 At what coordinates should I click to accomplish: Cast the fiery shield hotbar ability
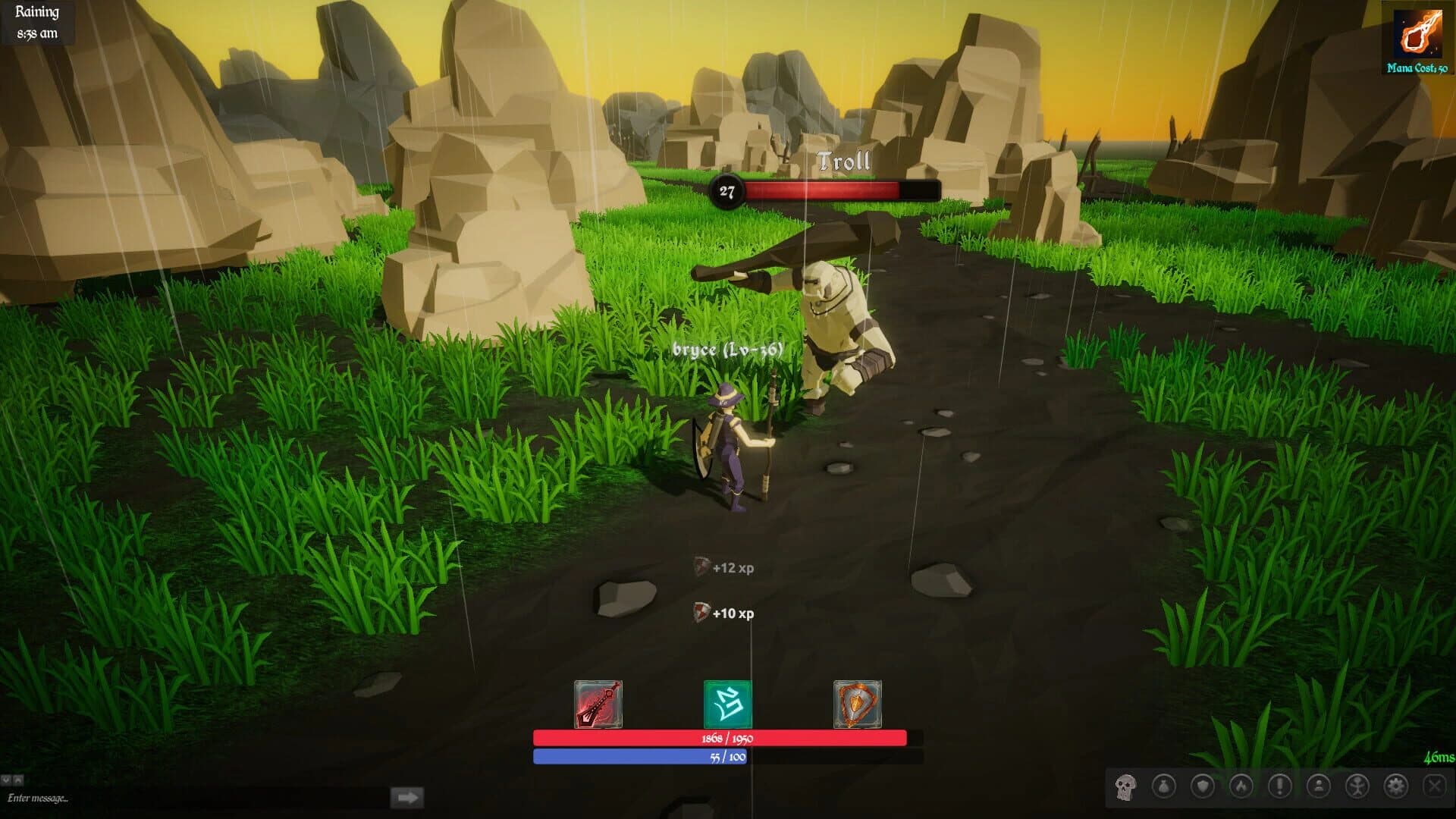click(855, 704)
